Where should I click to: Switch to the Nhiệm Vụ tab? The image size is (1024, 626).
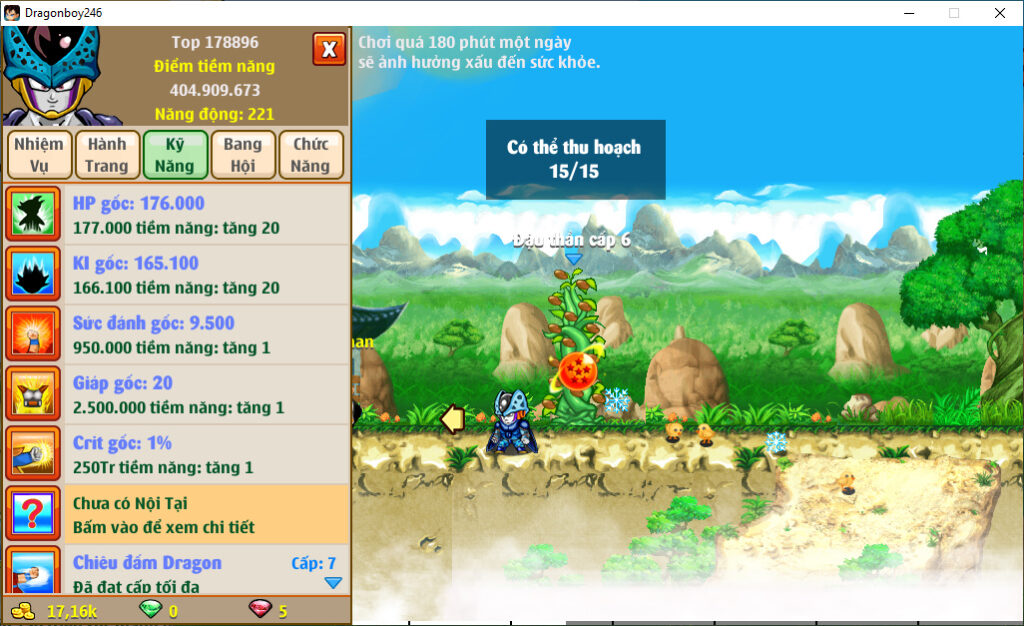(39, 155)
